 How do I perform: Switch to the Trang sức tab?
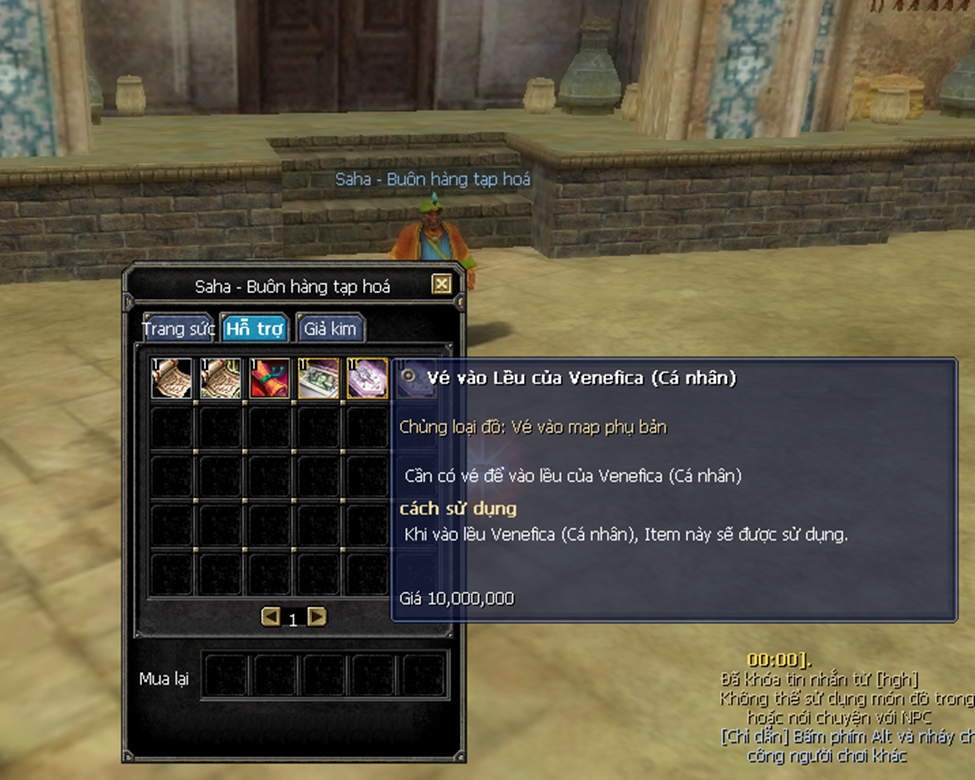(x=179, y=328)
